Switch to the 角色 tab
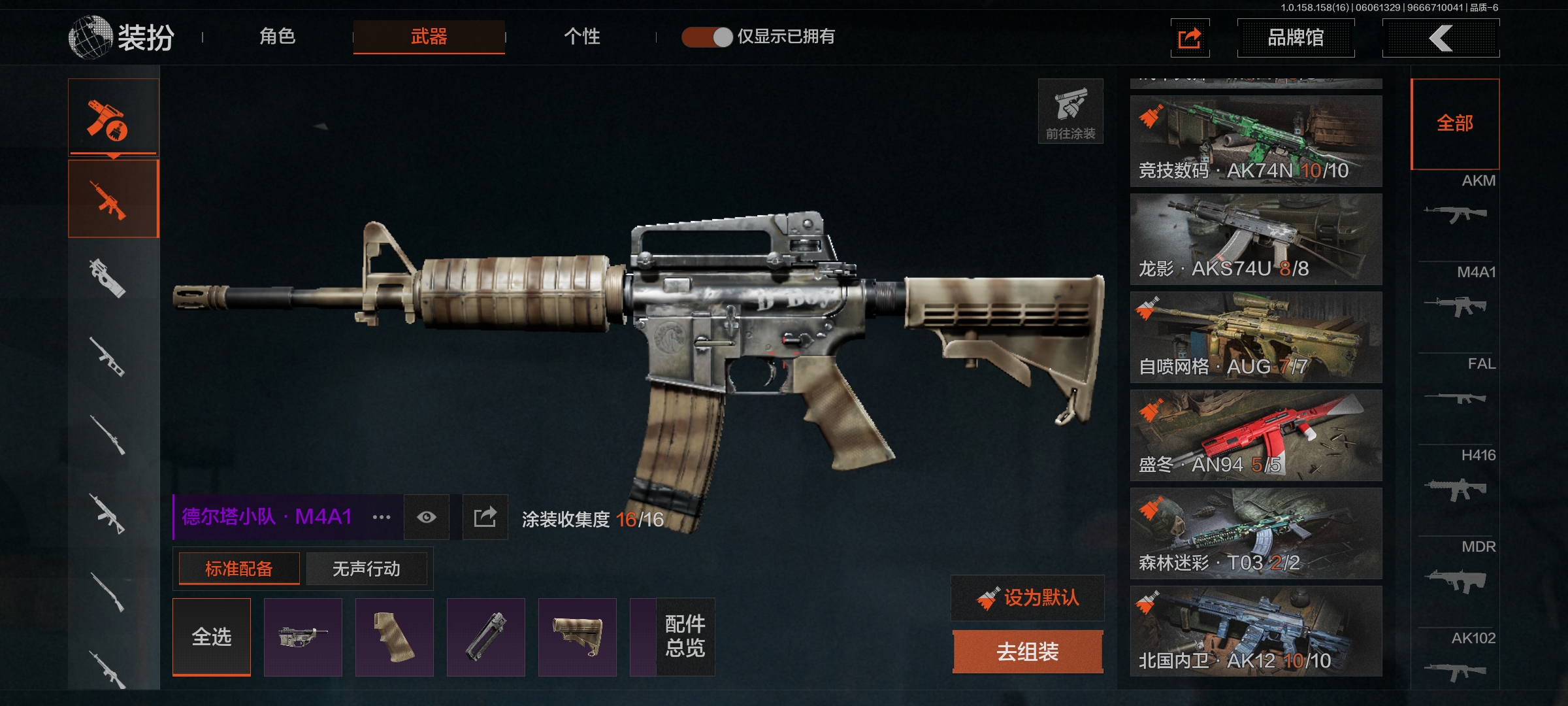This screenshot has width=1568, height=706. coord(278,37)
